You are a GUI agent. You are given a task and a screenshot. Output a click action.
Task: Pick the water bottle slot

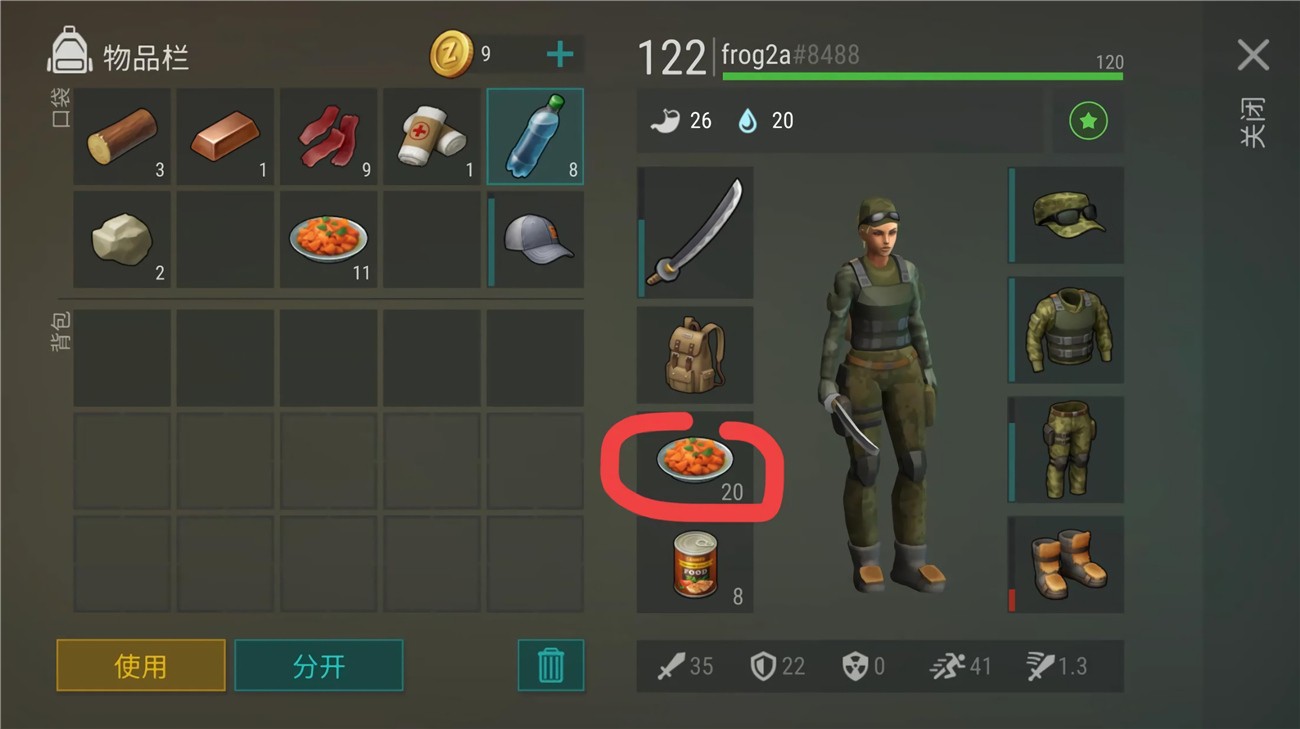click(x=535, y=137)
